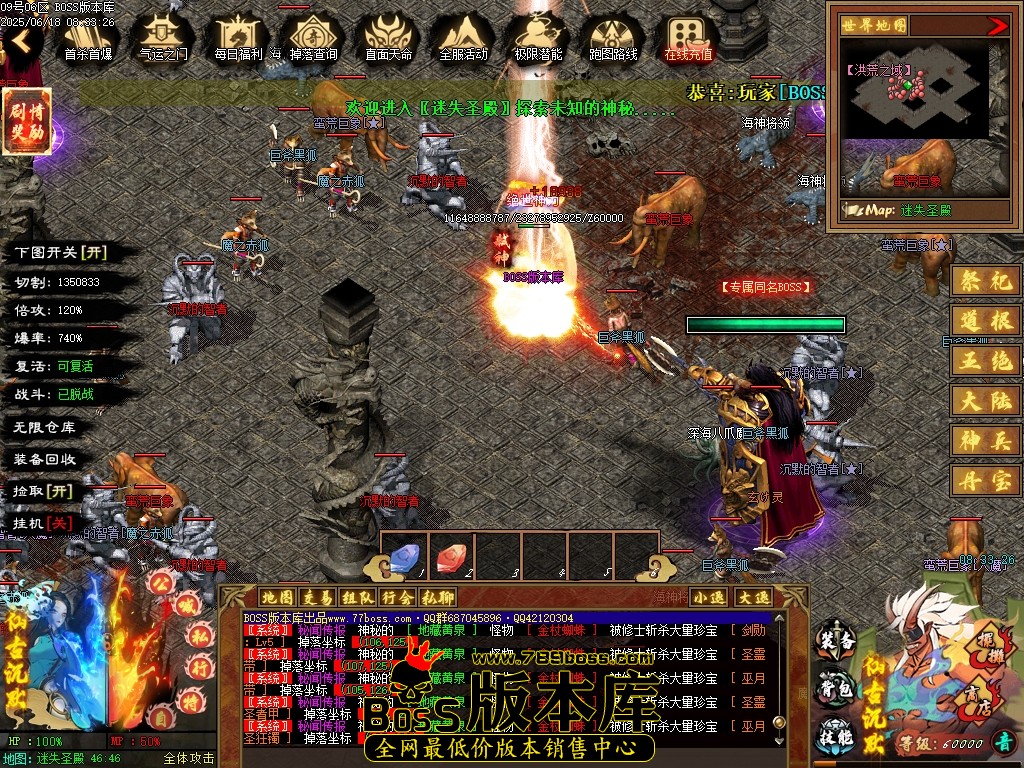Open the 背包 bag button
The width and height of the screenshot is (1024, 768).
pyautogui.click(x=837, y=687)
